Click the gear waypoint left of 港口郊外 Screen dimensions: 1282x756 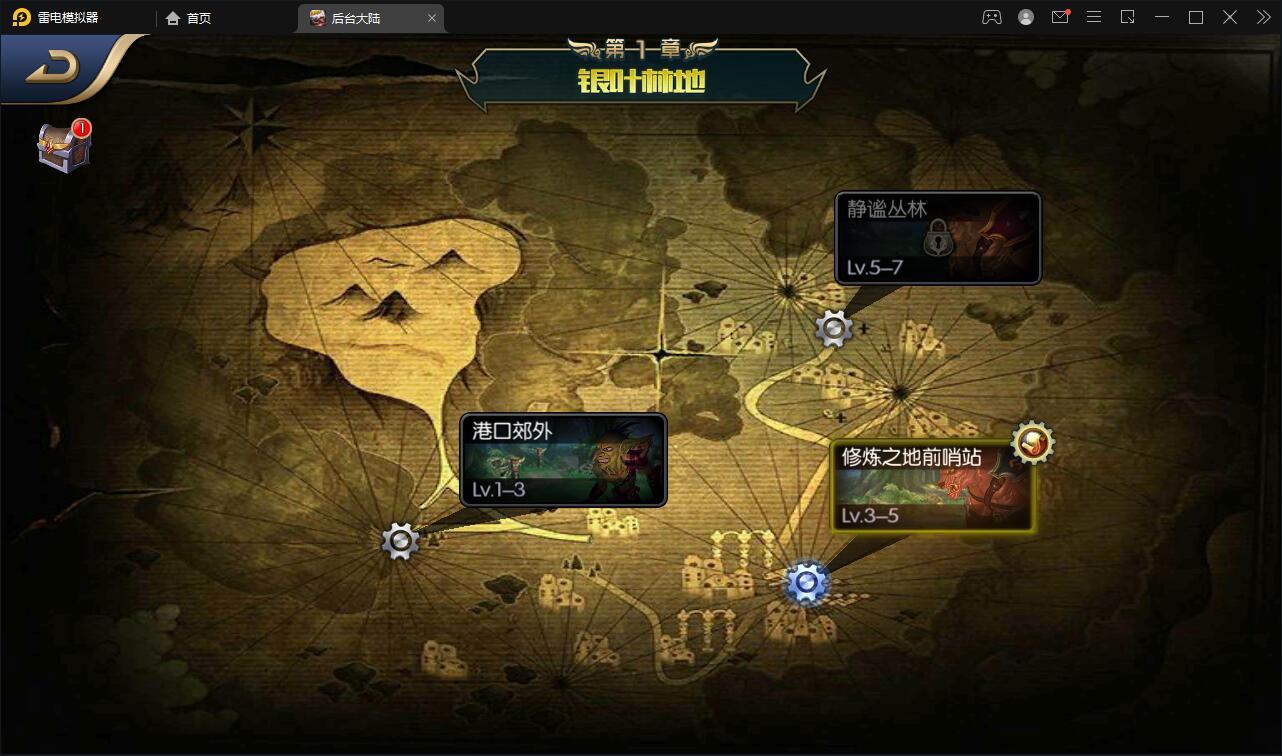pyautogui.click(x=400, y=540)
